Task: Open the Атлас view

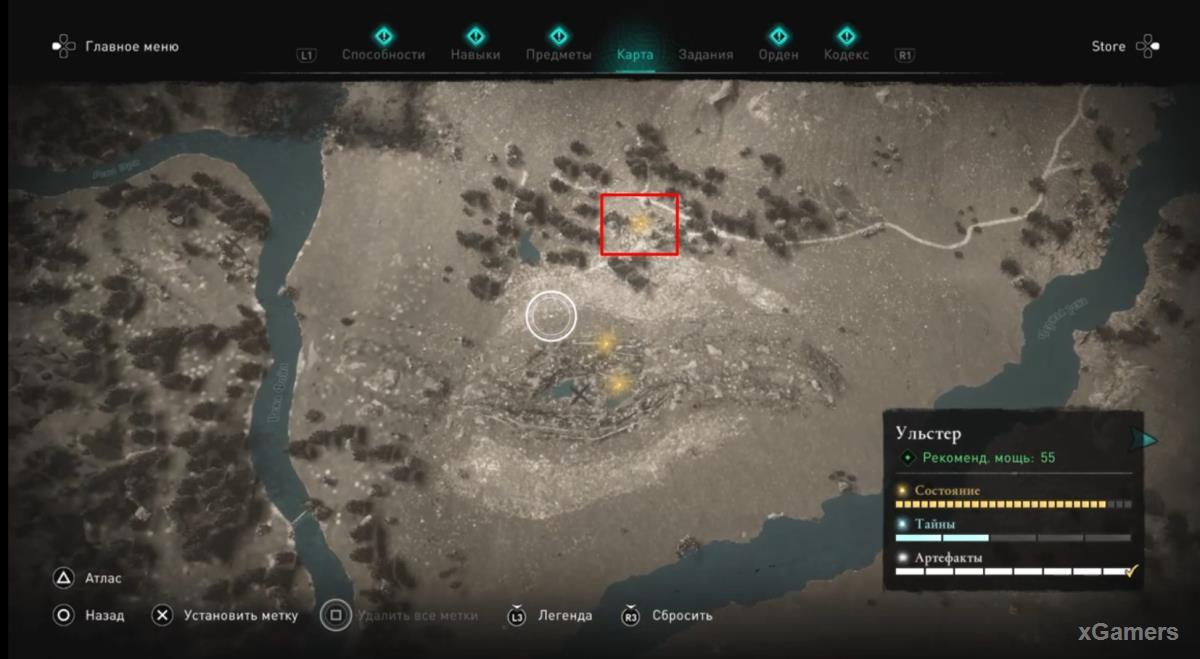Action: (x=103, y=578)
